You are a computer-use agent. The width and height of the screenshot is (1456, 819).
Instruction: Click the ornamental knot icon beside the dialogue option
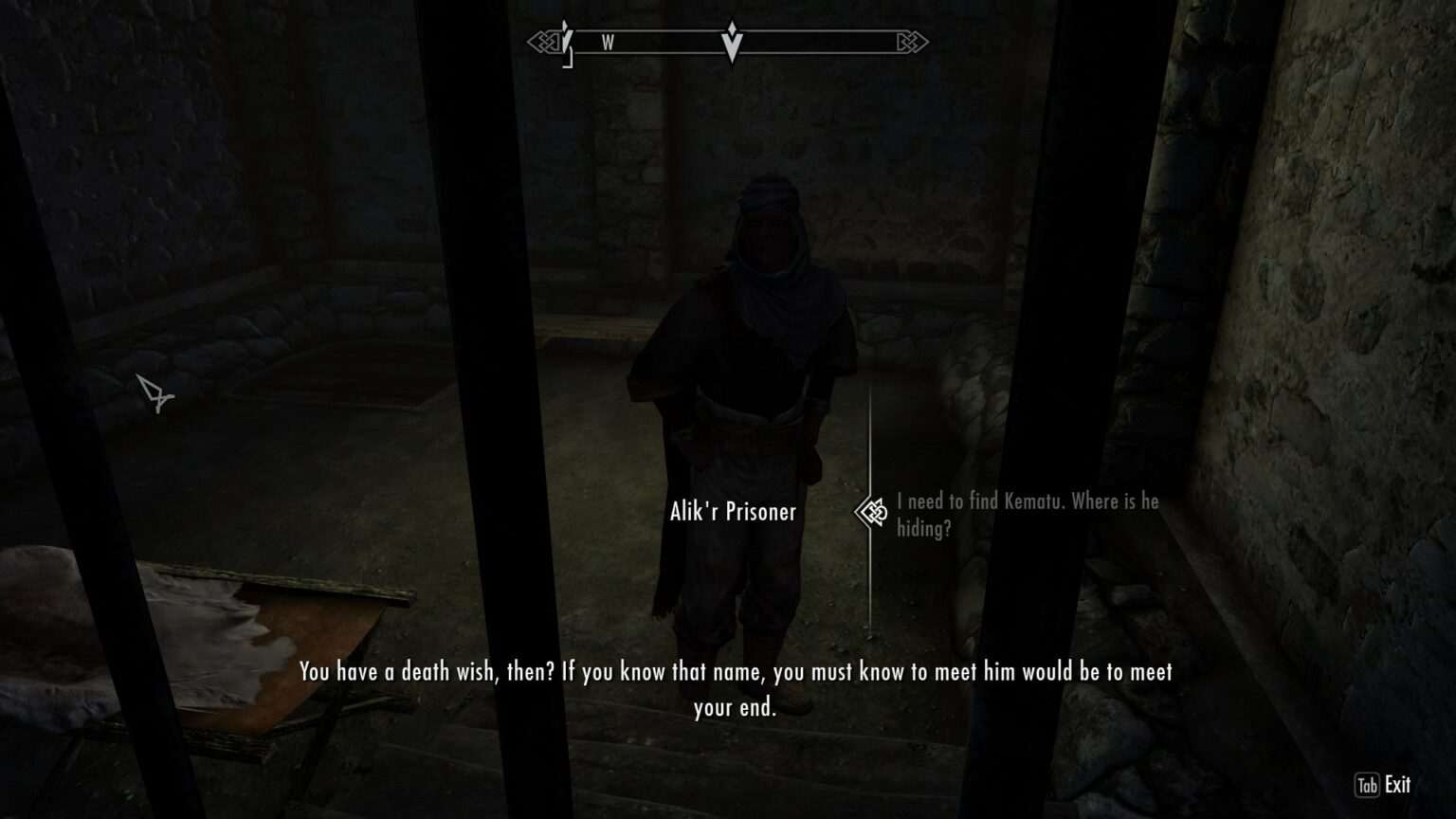click(x=871, y=512)
